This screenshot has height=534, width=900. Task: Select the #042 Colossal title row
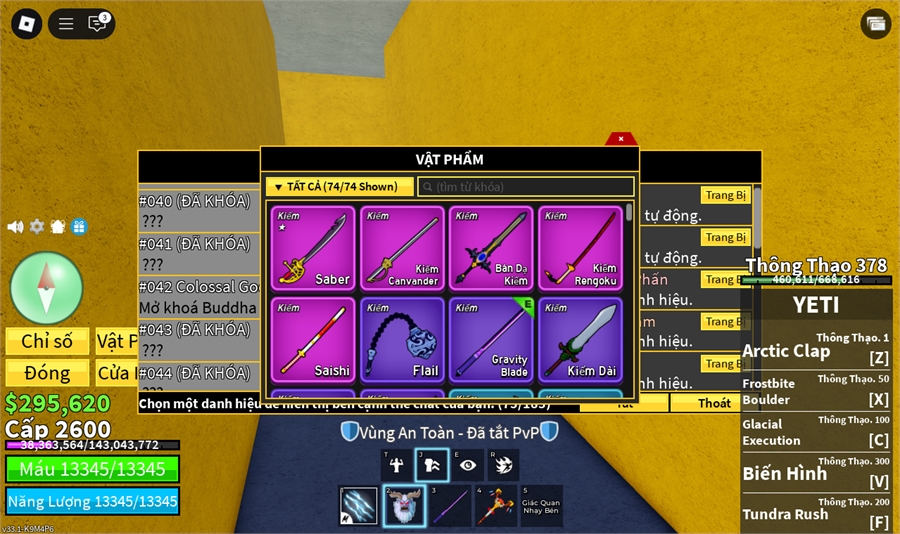pyautogui.click(x=198, y=296)
